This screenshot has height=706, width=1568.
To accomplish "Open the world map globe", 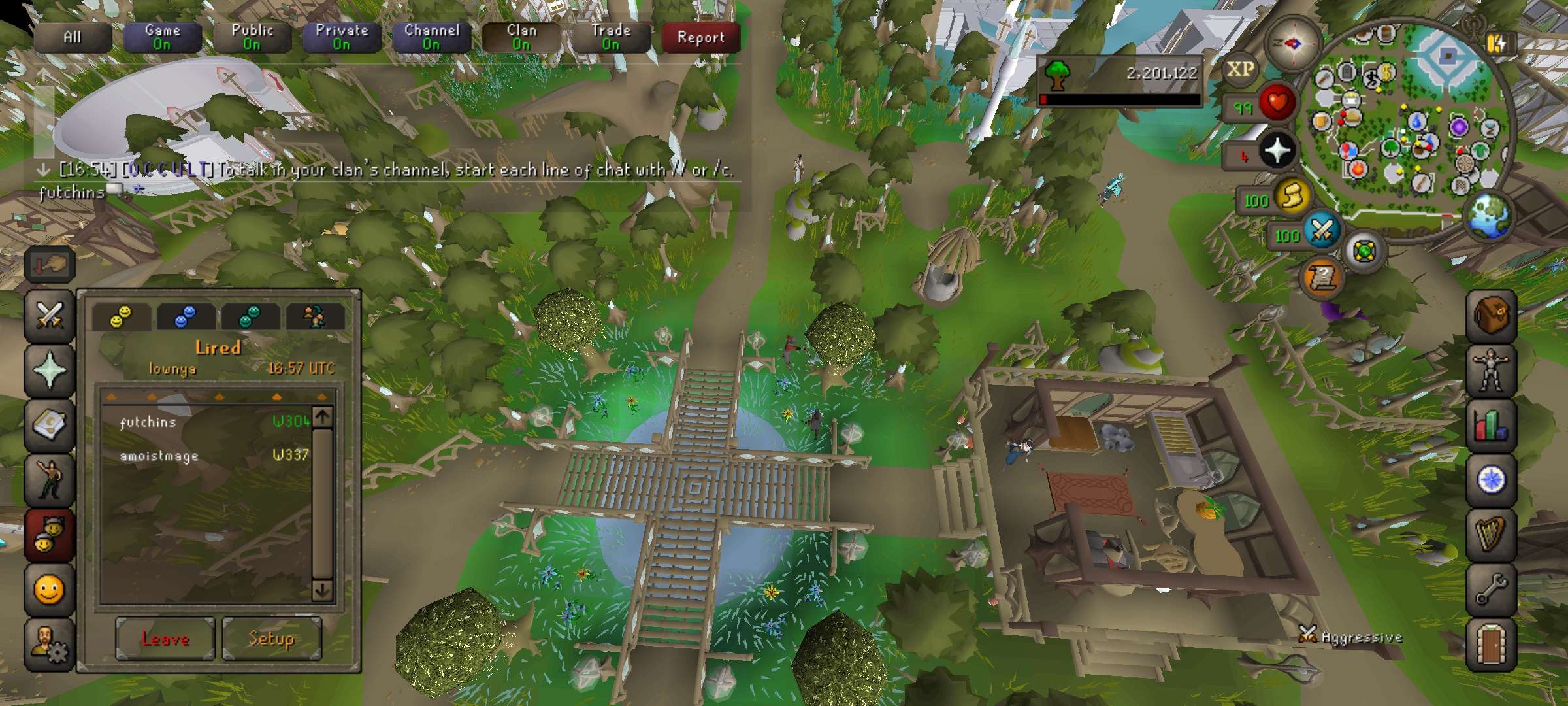I will pos(1489,216).
